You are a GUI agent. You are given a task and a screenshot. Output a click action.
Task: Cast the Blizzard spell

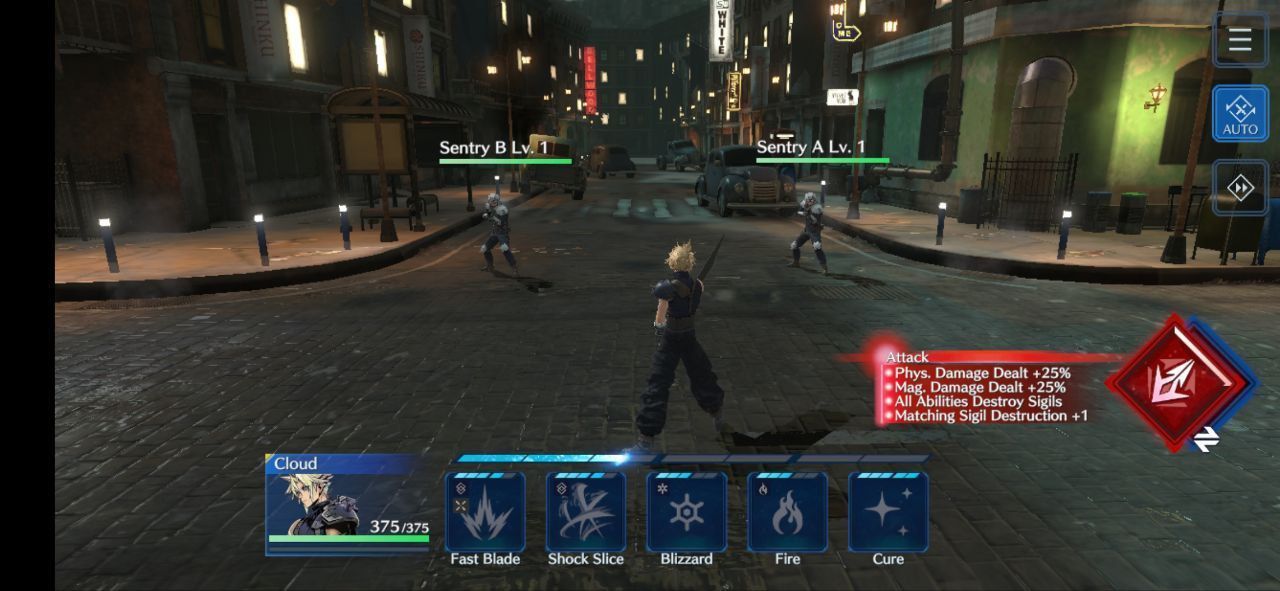point(687,512)
